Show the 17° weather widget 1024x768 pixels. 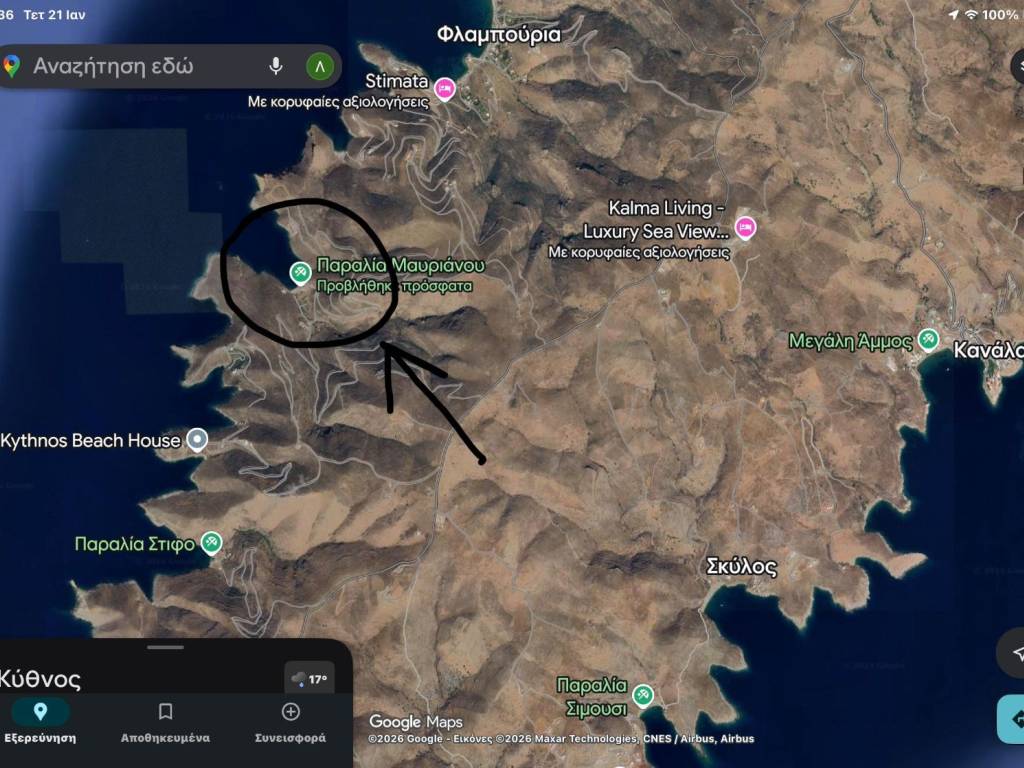point(309,679)
